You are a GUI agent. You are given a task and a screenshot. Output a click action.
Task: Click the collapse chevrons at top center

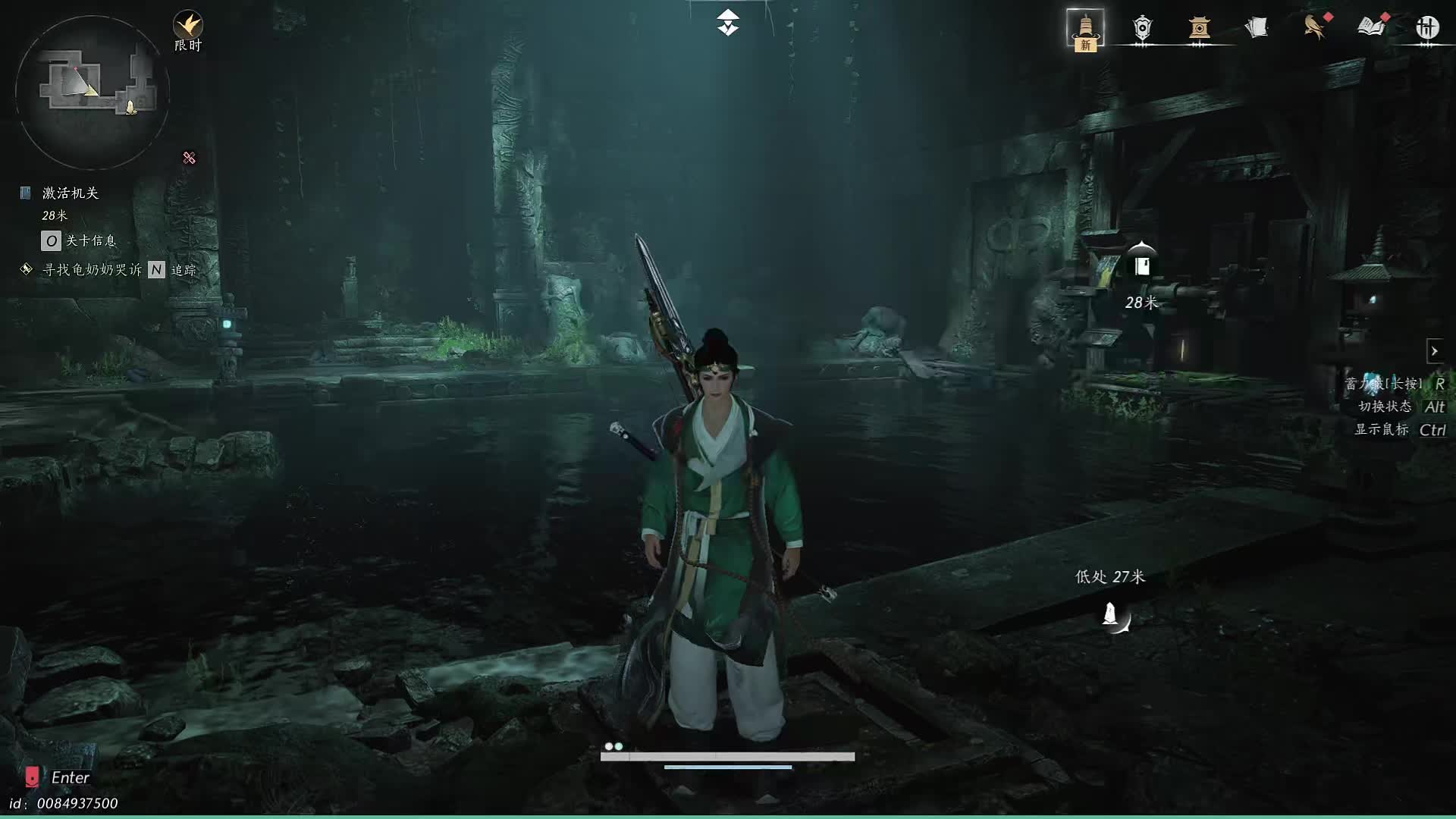727,23
